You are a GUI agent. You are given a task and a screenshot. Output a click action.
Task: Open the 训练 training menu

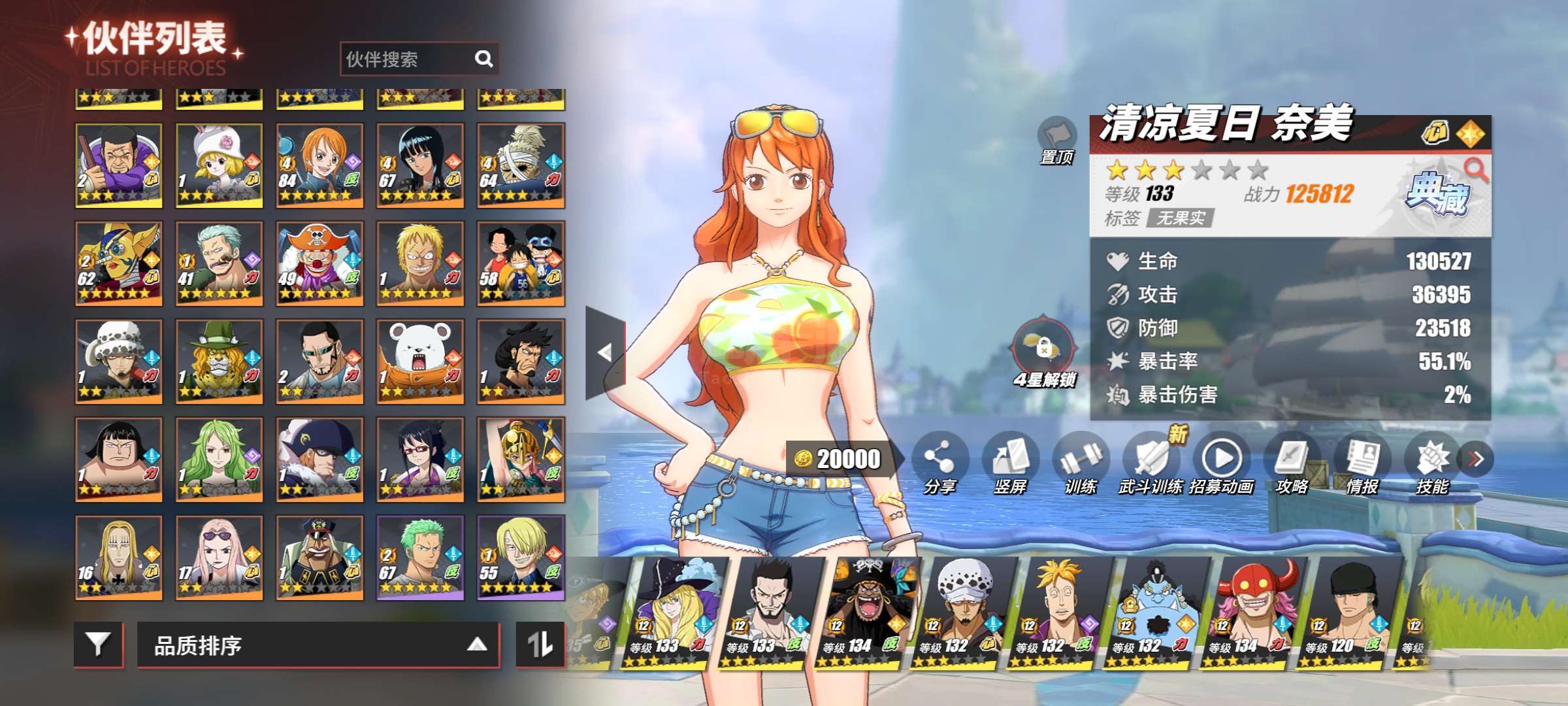(x=1081, y=461)
